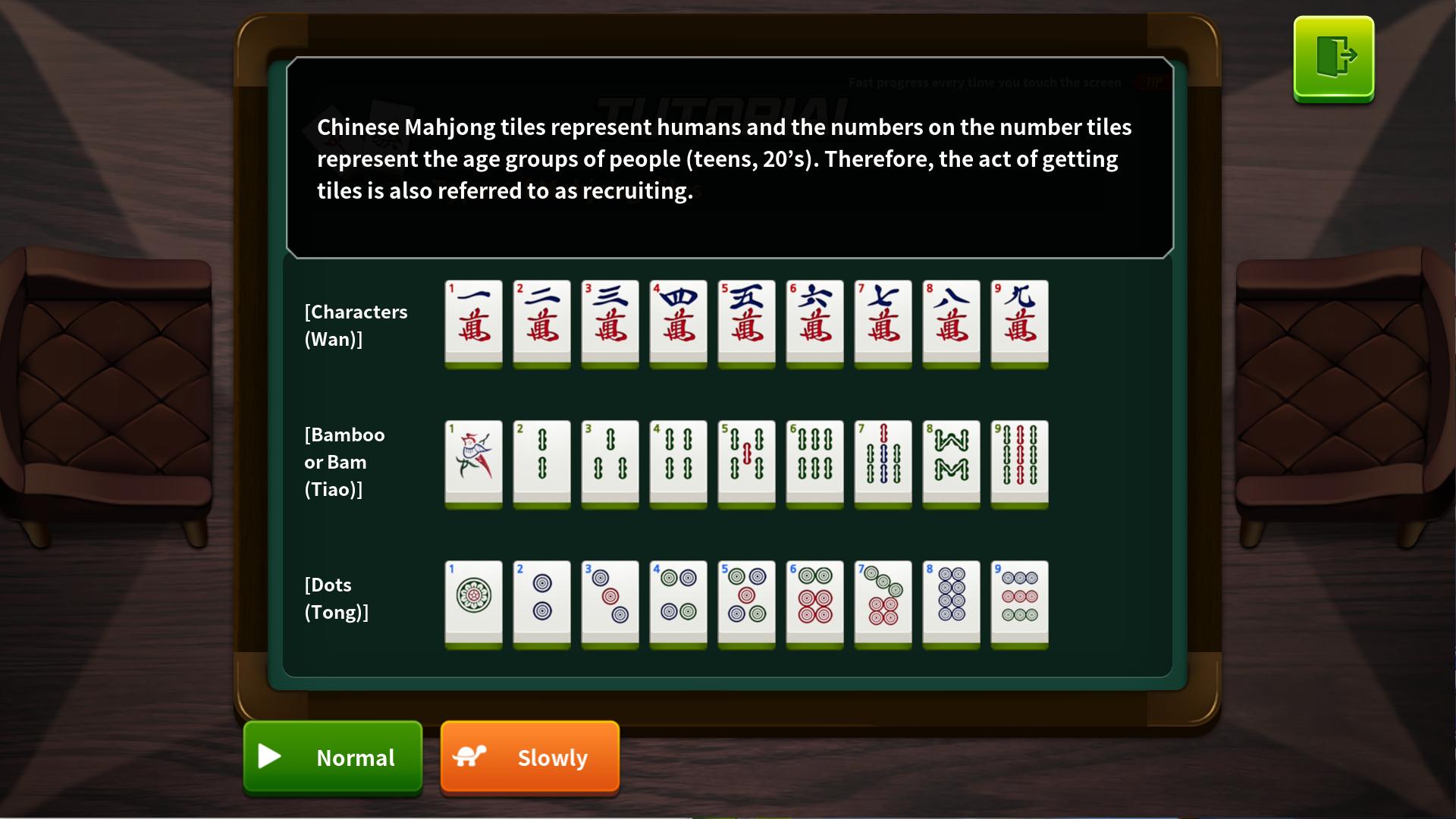
Task: Select the 7 Bamboo tile
Action: coord(883,465)
